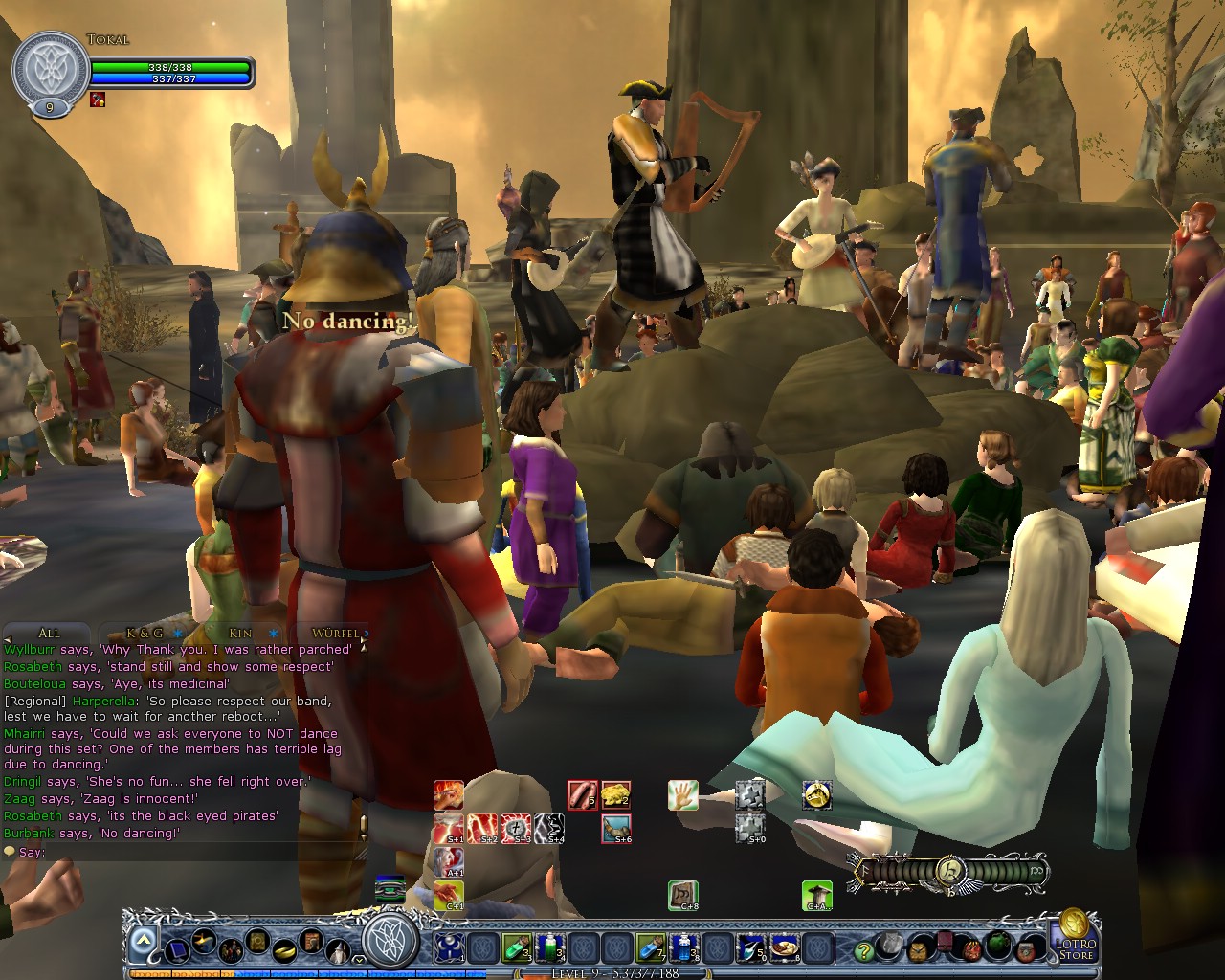Image resolution: width=1225 pixels, height=980 pixels.
Task: Activate the scroll skill labeled C+8
Action: 683,897
